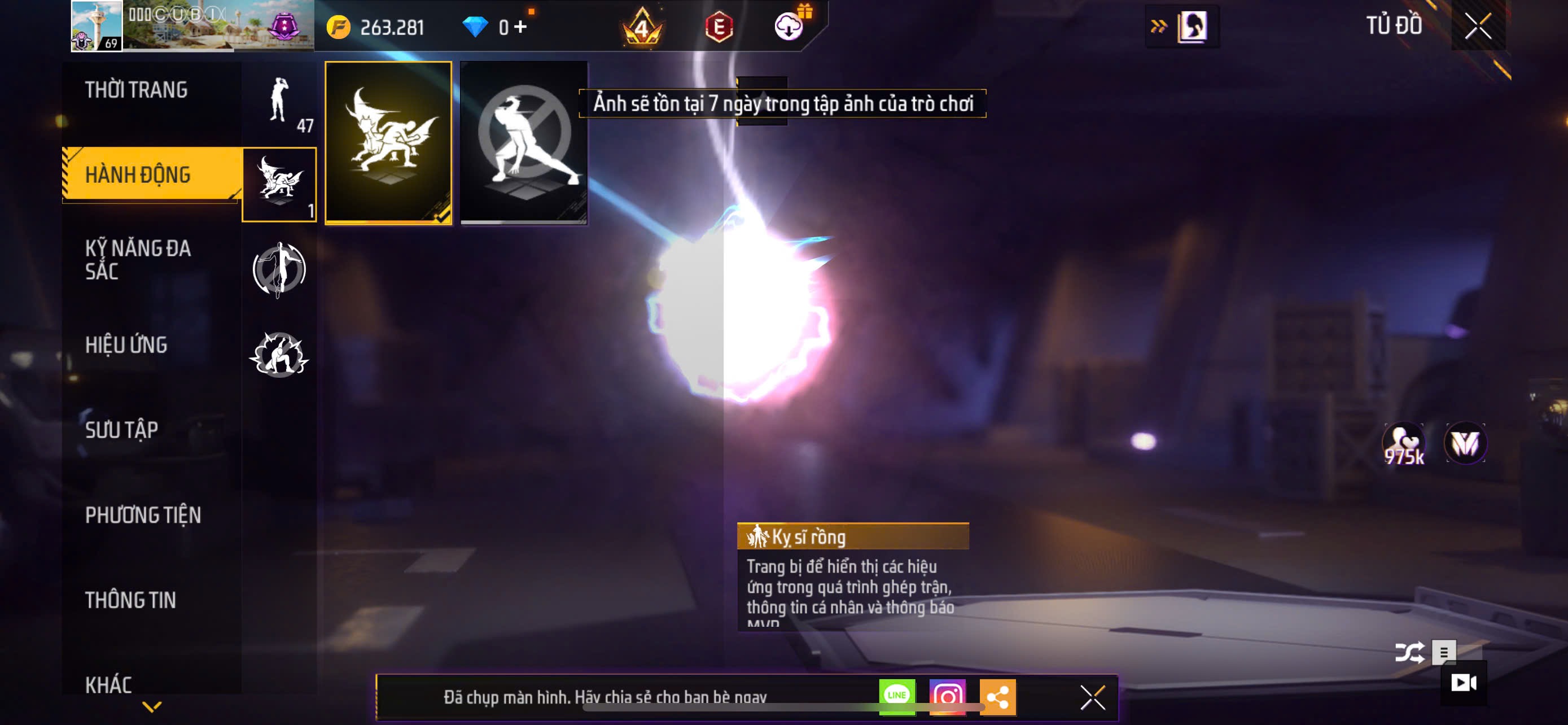Close the Tủ Đồ wardrobe screen
1568x725 pixels.
point(1478,25)
